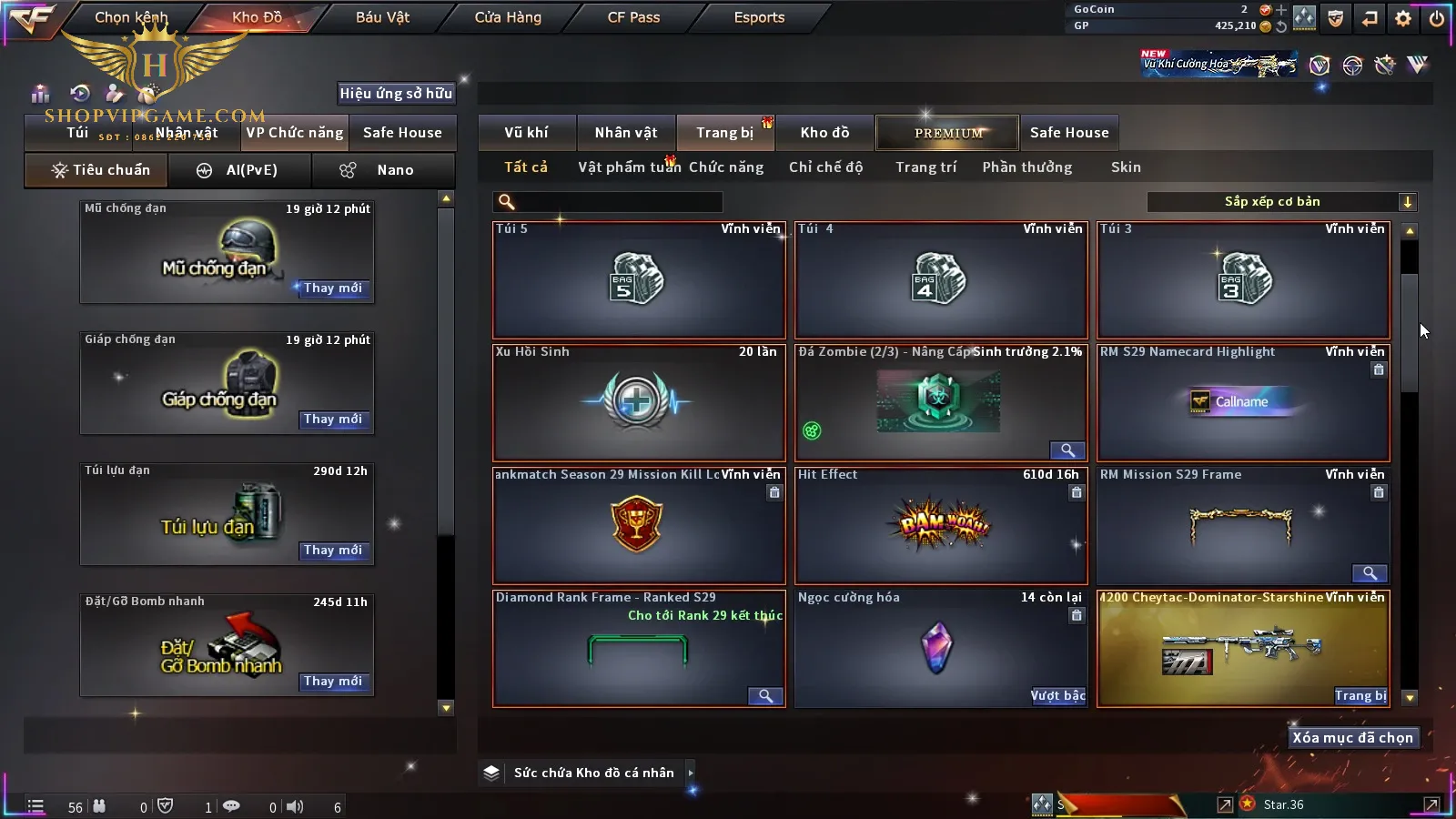Open the Esports menu
The image size is (1456, 819).
tap(759, 17)
